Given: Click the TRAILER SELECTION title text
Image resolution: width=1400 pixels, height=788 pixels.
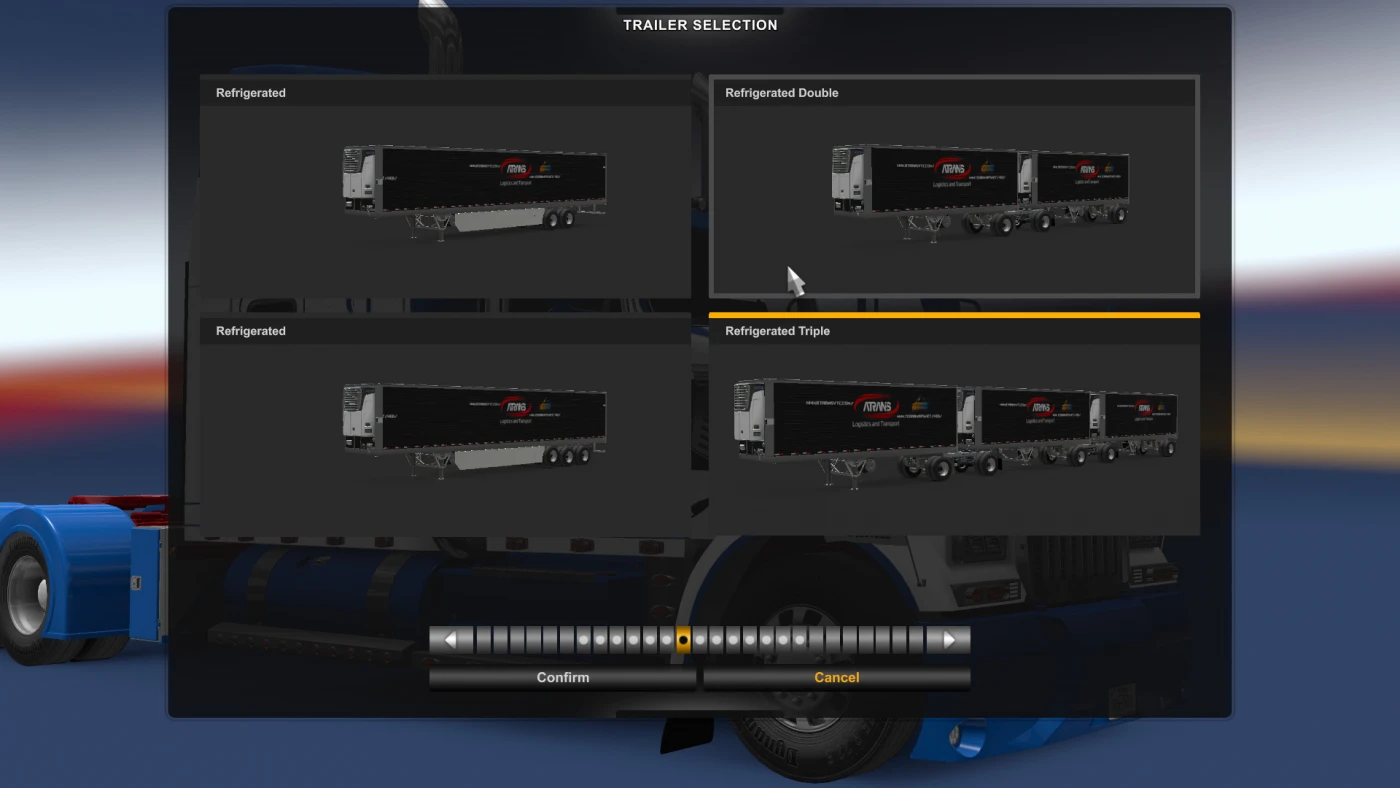Looking at the screenshot, I should [x=700, y=24].
